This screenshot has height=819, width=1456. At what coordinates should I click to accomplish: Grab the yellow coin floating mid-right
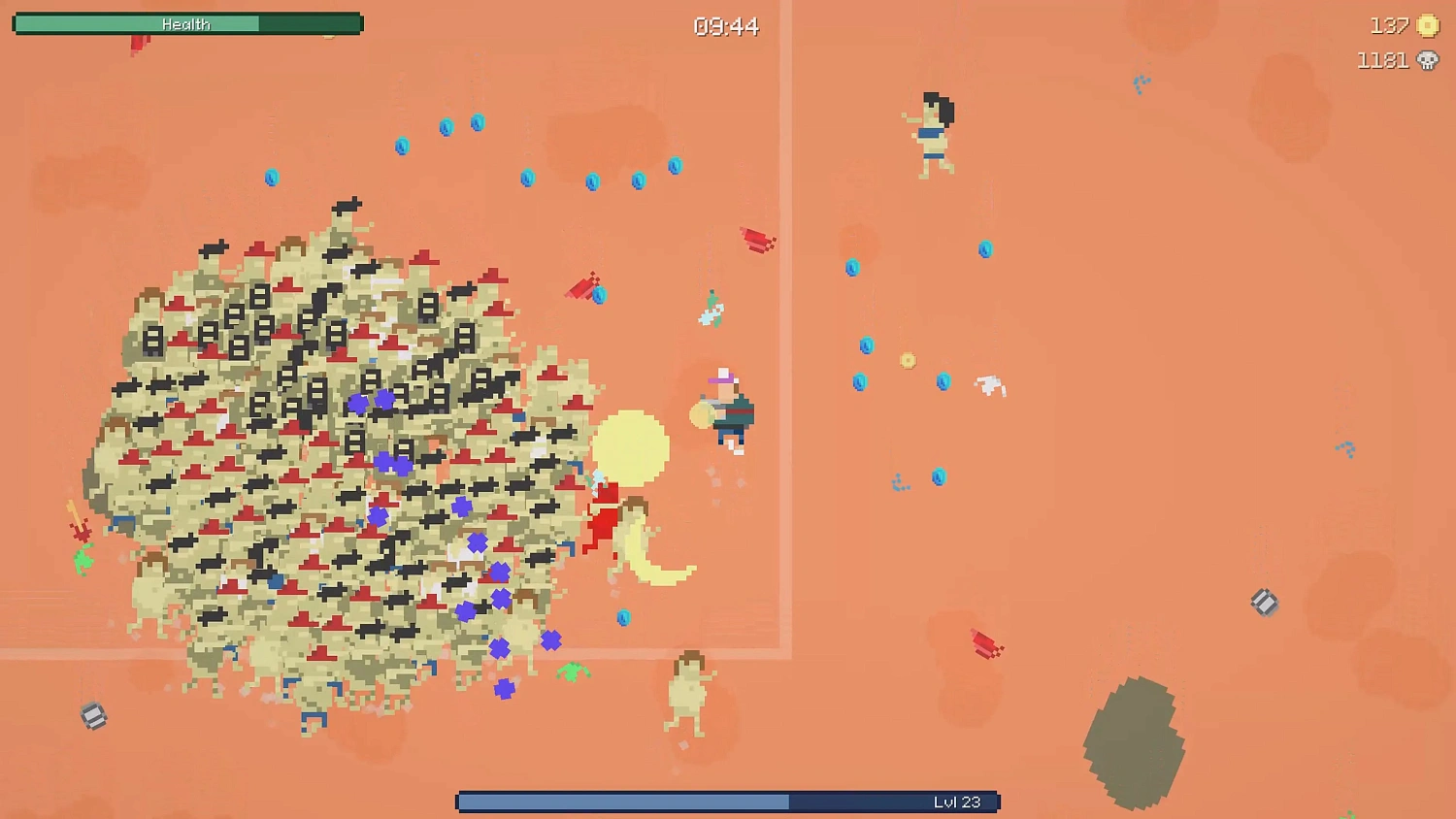909,360
